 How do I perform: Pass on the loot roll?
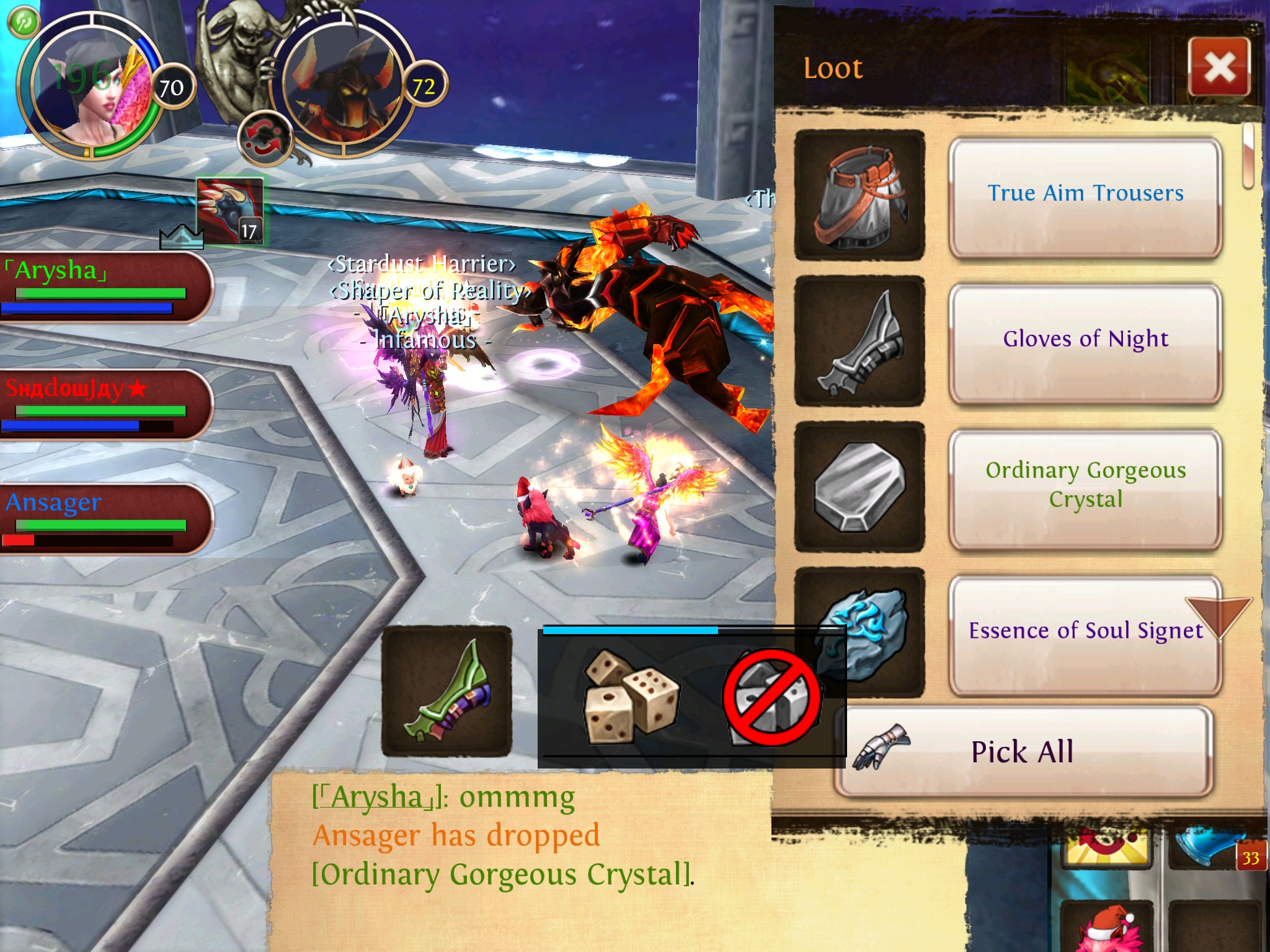click(x=771, y=697)
